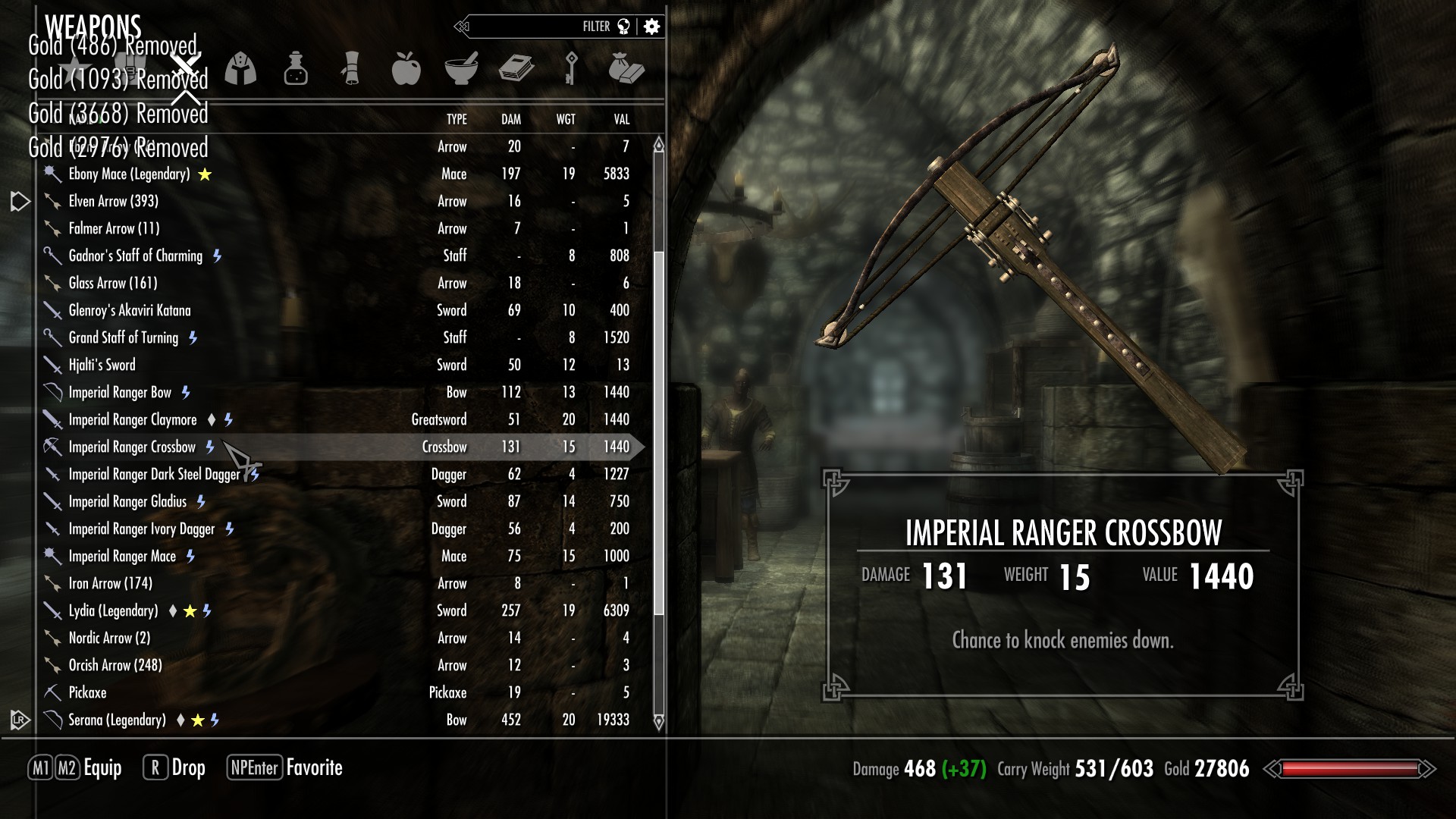Select the Imperial Ranger Claymore
The height and width of the screenshot is (819, 1456).
tap(133, 420)
